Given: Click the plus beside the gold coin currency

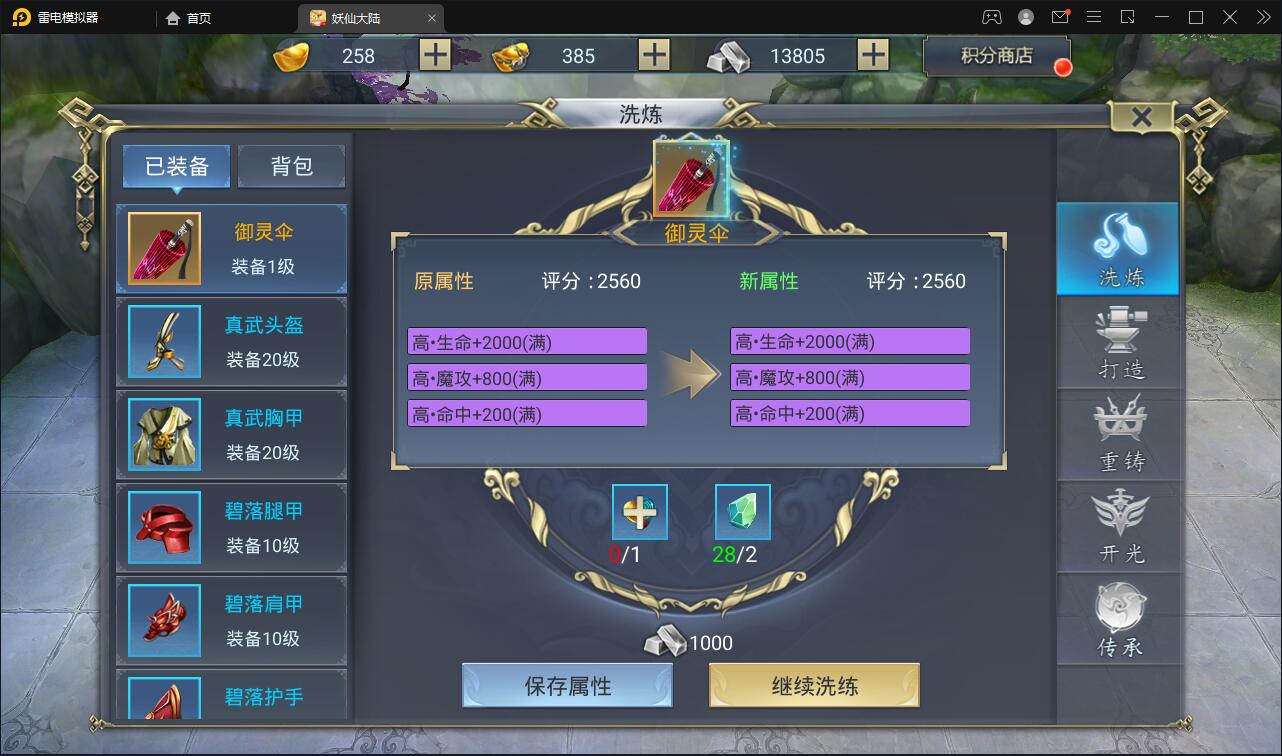Looking at the screenshot, I should 433,55.
